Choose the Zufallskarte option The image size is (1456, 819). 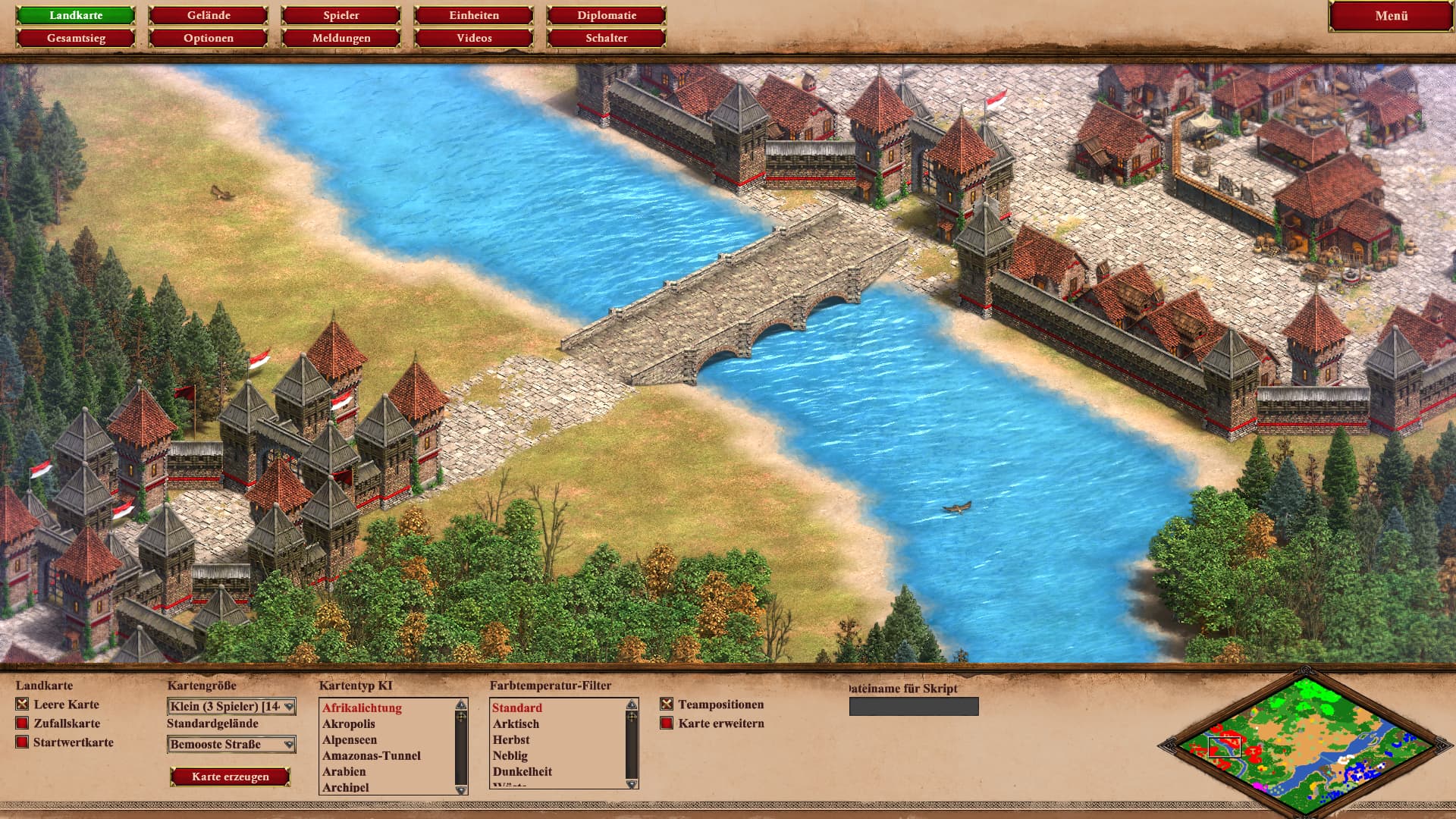point(22,723)
